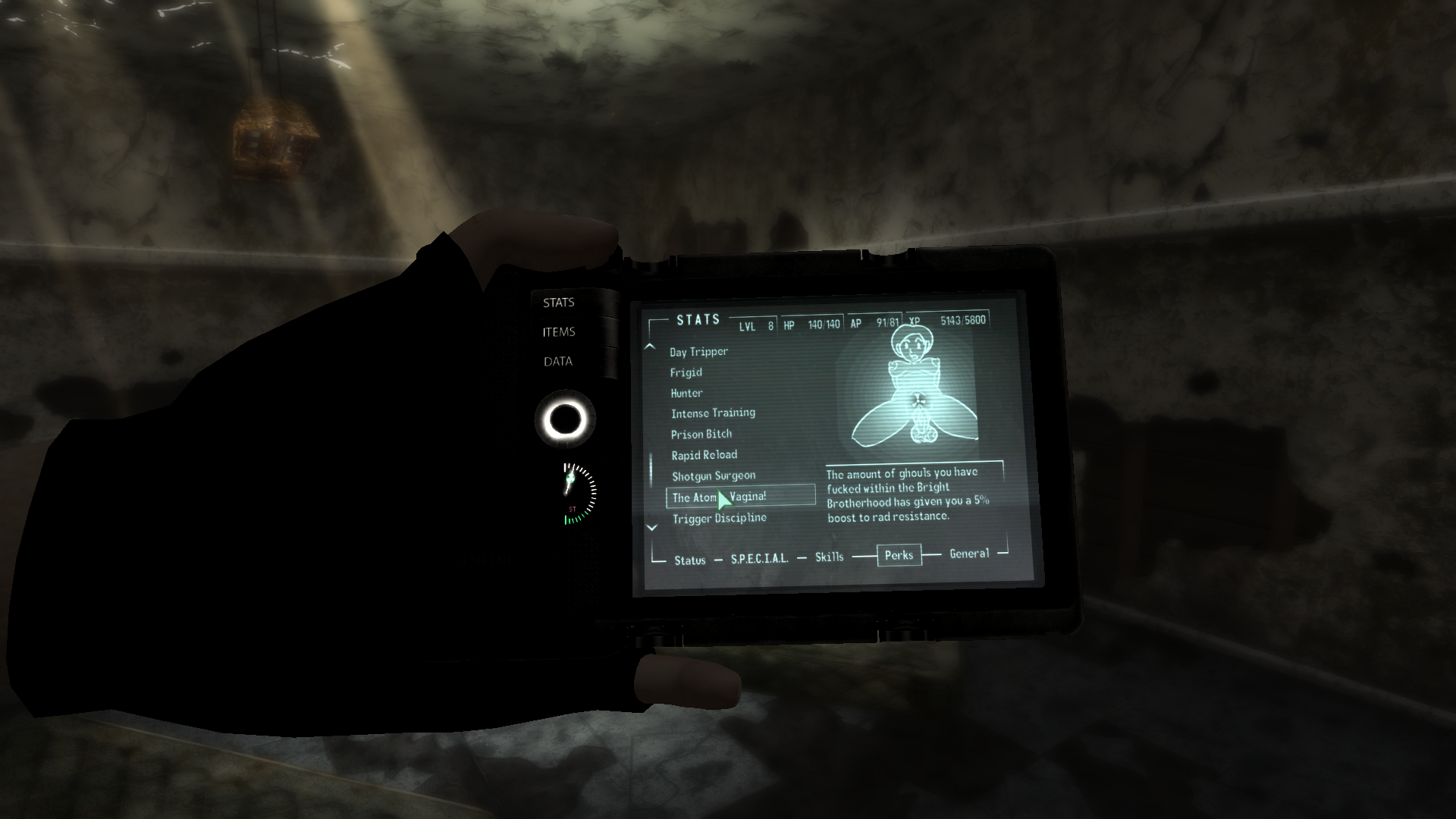Viewport: 1456px width, 819px height.
Task: Highlight the Hunter perk
Action: tap(687, 393)
